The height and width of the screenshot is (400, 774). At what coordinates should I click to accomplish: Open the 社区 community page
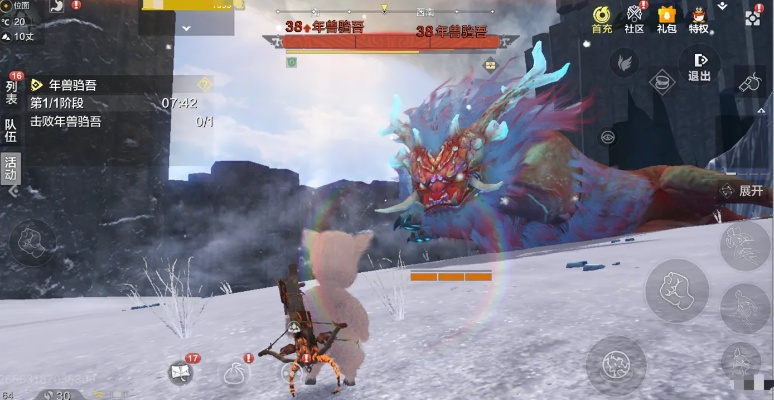tap(634, 18)
